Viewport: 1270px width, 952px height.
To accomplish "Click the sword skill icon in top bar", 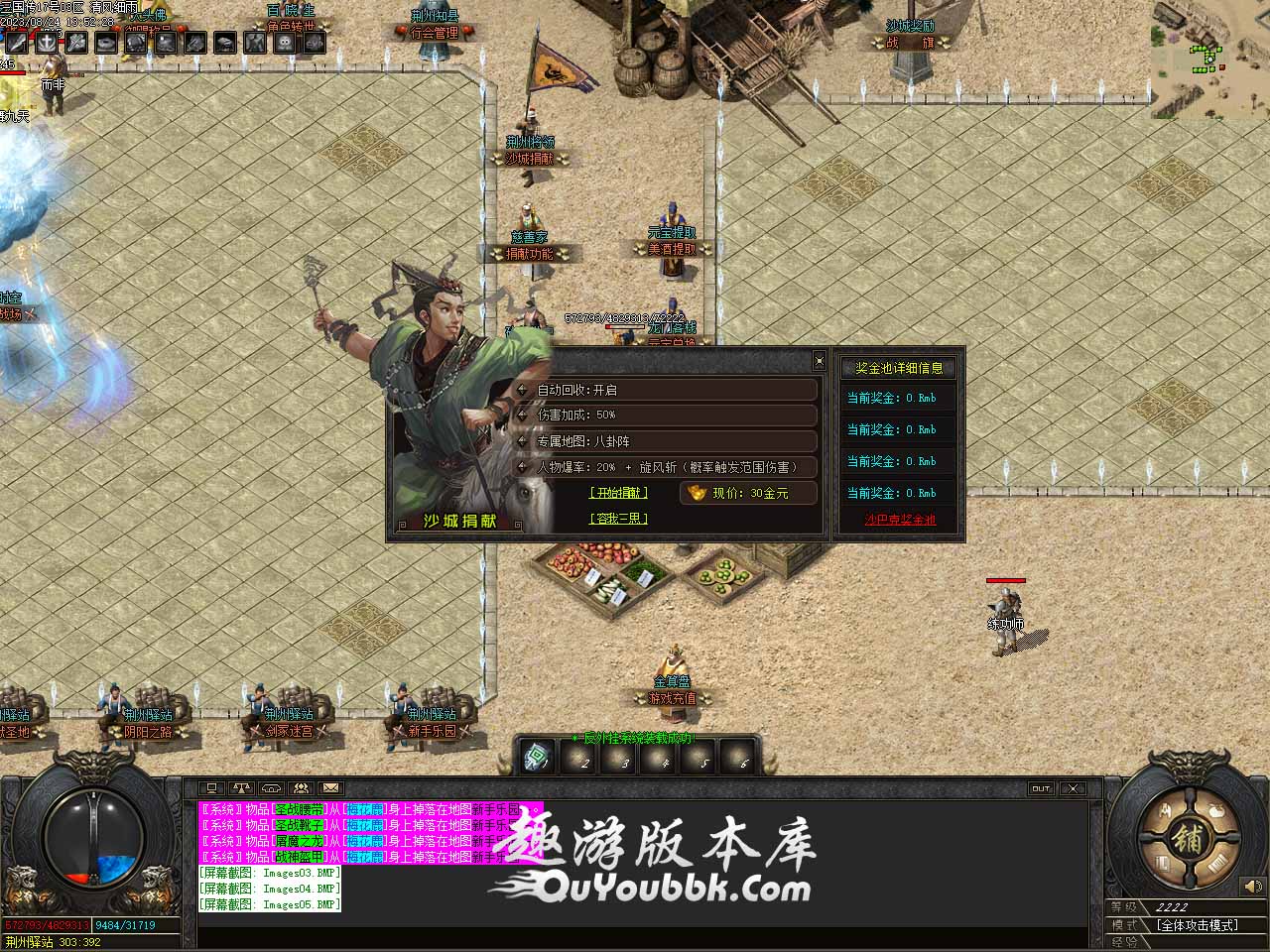I will [x=17, y=43].
